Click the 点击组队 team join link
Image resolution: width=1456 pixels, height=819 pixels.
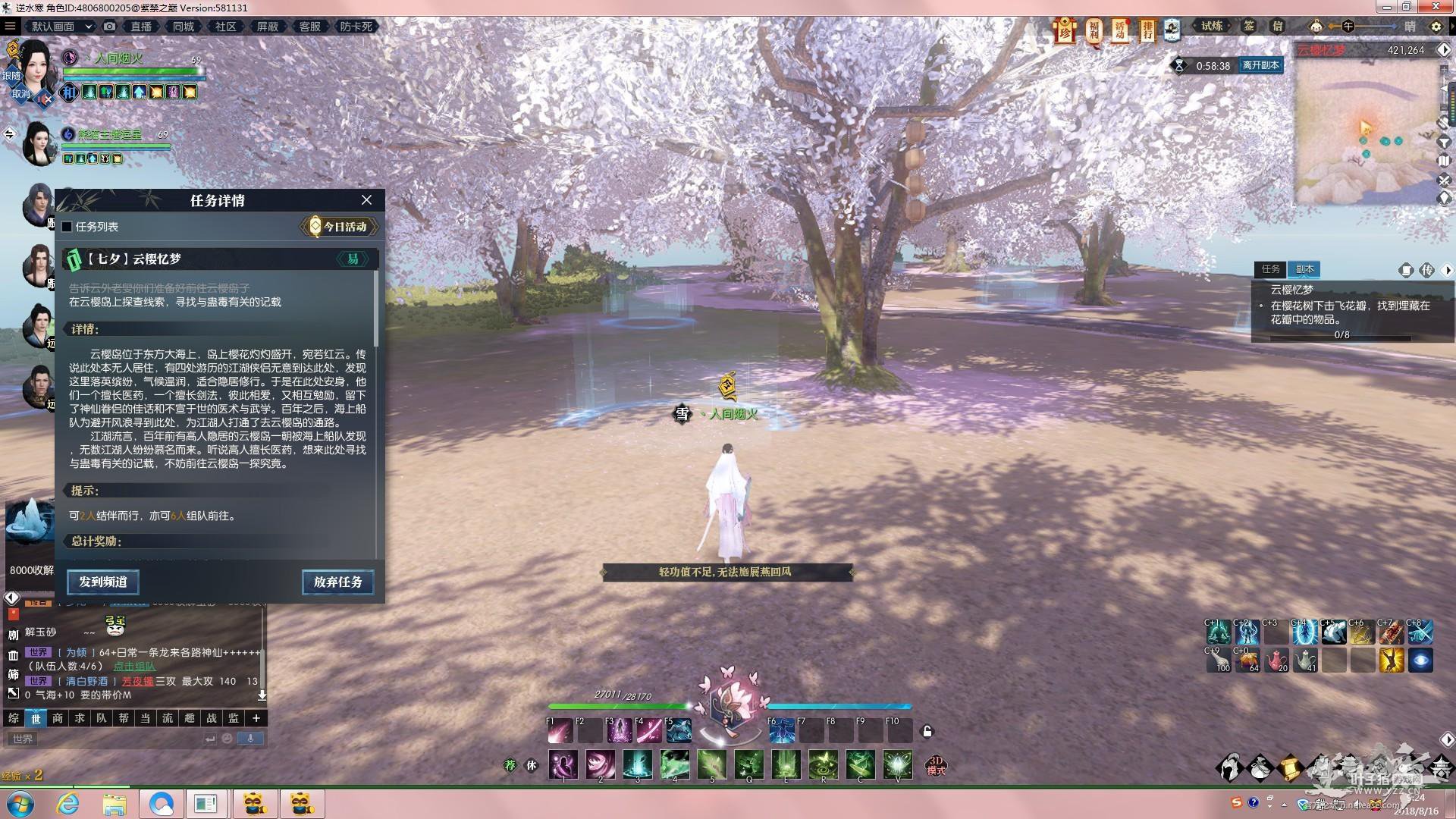[134, 667]
